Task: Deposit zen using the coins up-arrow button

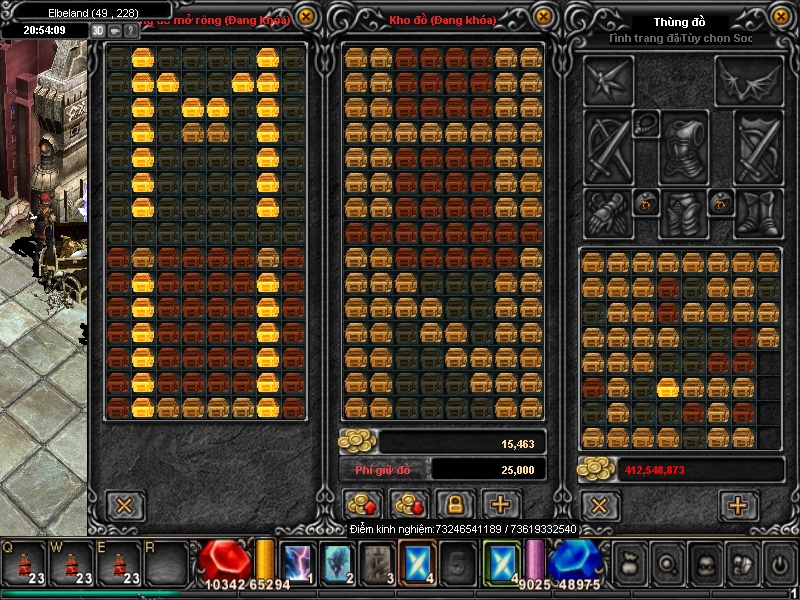Action: click(x=361, y=504)
